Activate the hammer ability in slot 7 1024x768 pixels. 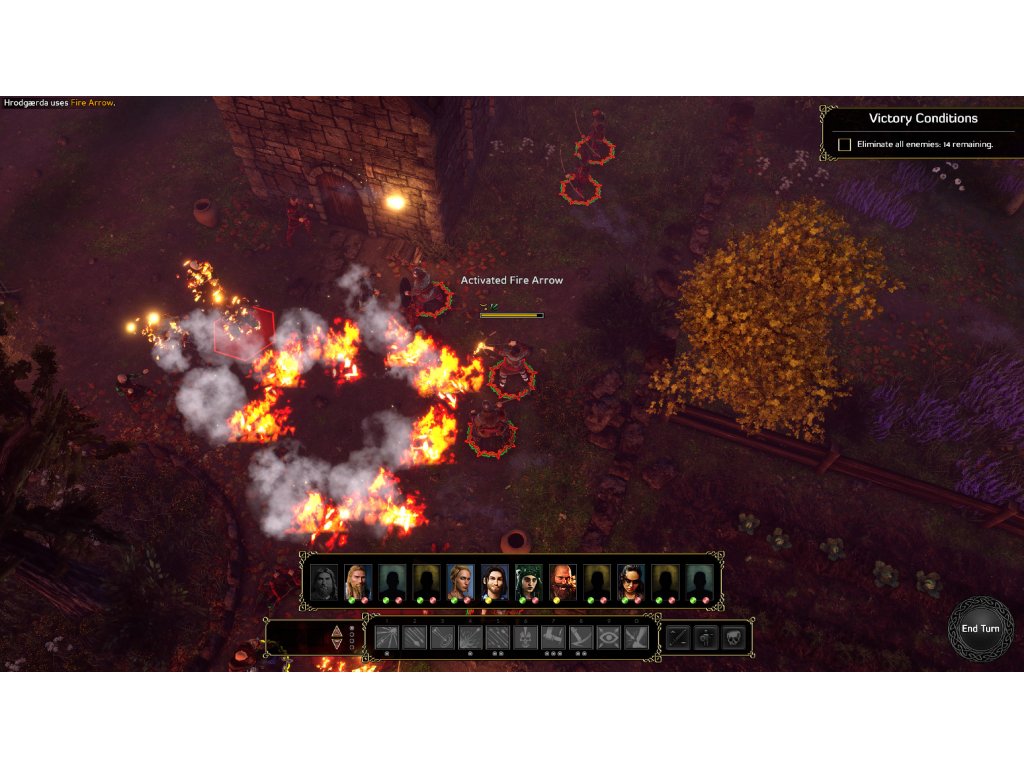click(553, 637)
